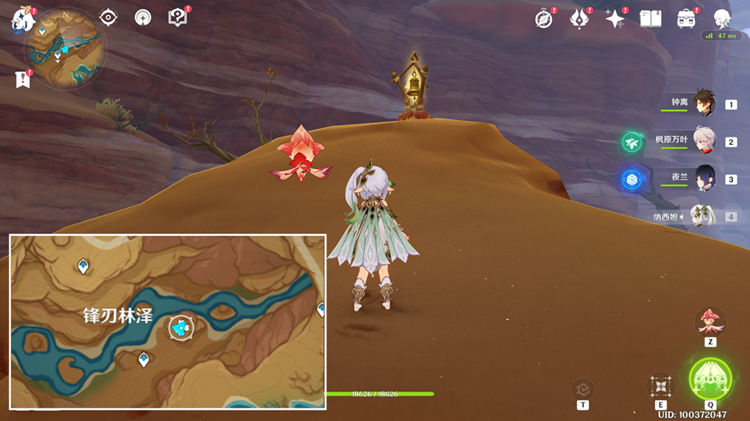The width and height of the screenshot is (750, 421).
Task: Switch to party member 枫原万叶
Action: pos(704,141)
